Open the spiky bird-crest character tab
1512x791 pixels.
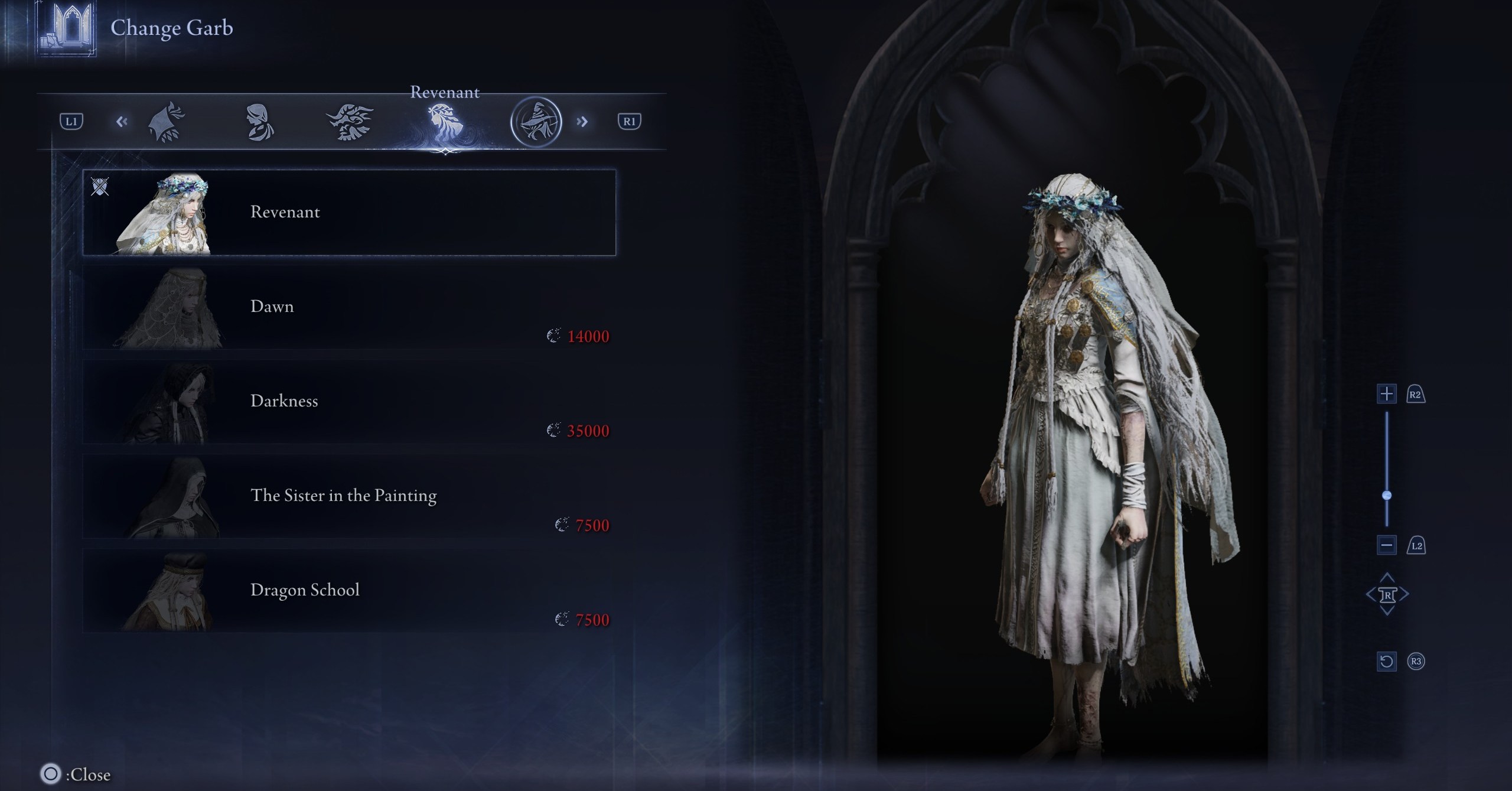point(350,122)
